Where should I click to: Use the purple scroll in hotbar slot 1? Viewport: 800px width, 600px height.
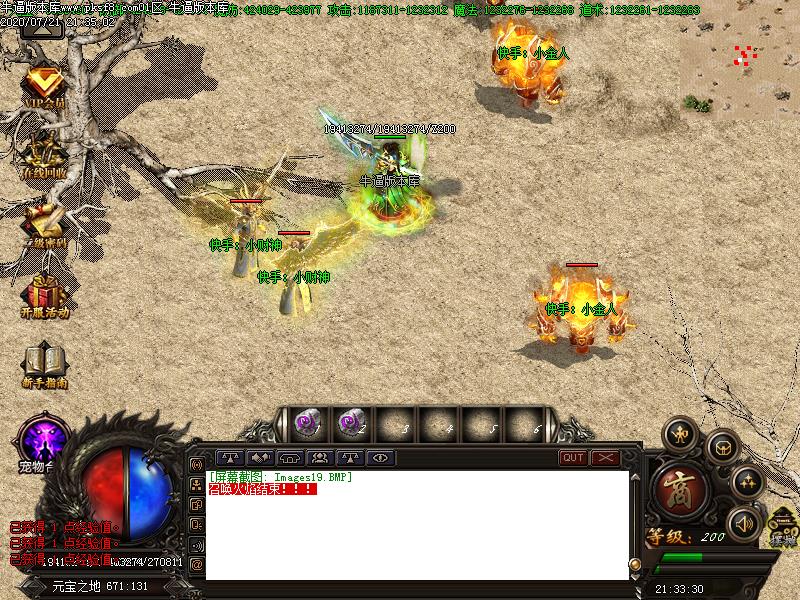[x=307, y=423]
